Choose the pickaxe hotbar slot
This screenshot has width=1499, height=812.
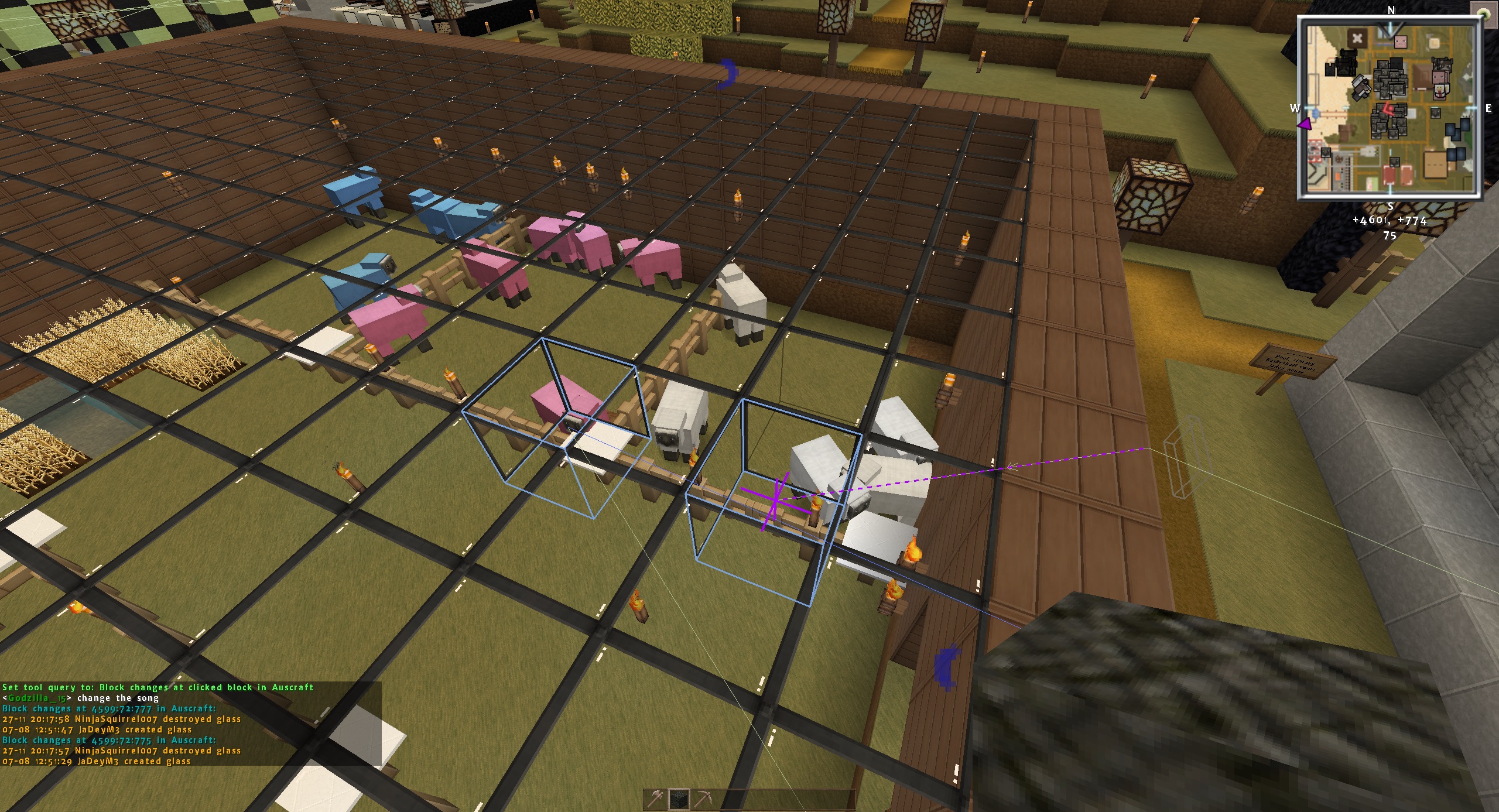[703, 800]
